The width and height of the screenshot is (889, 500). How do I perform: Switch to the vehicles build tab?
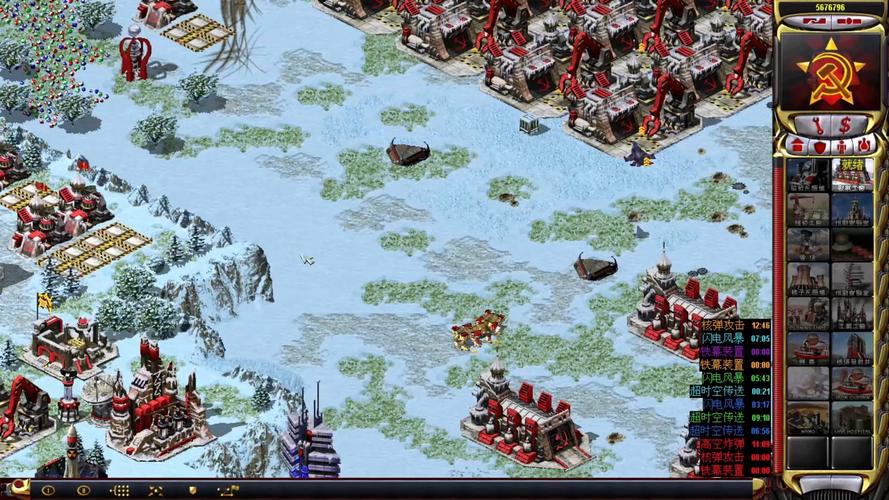click(864, 145)
